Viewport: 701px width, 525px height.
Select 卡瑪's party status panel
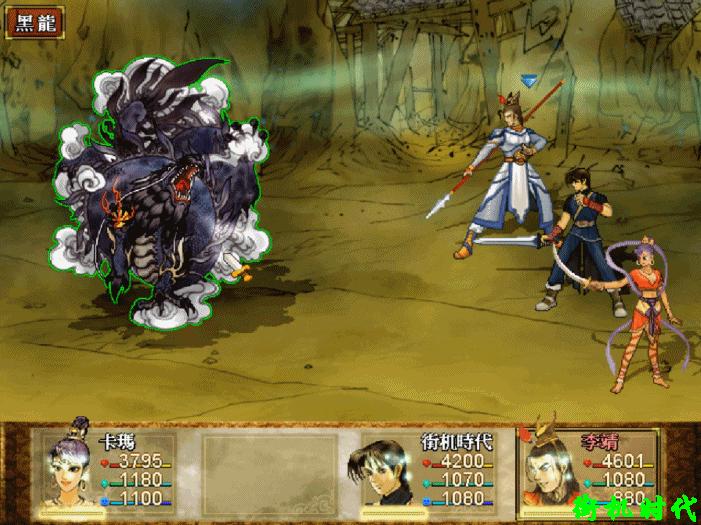point(108,471)
